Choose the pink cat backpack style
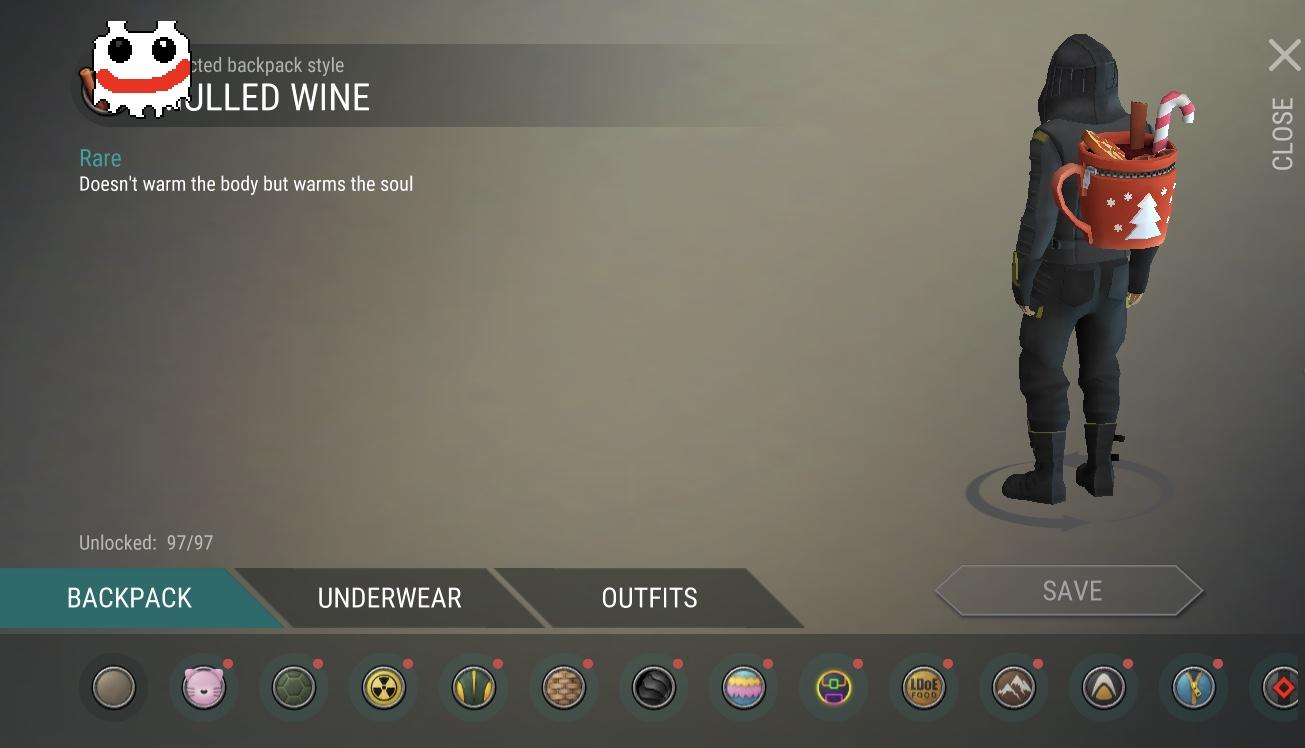1305x748 pixels. point(204,688)
